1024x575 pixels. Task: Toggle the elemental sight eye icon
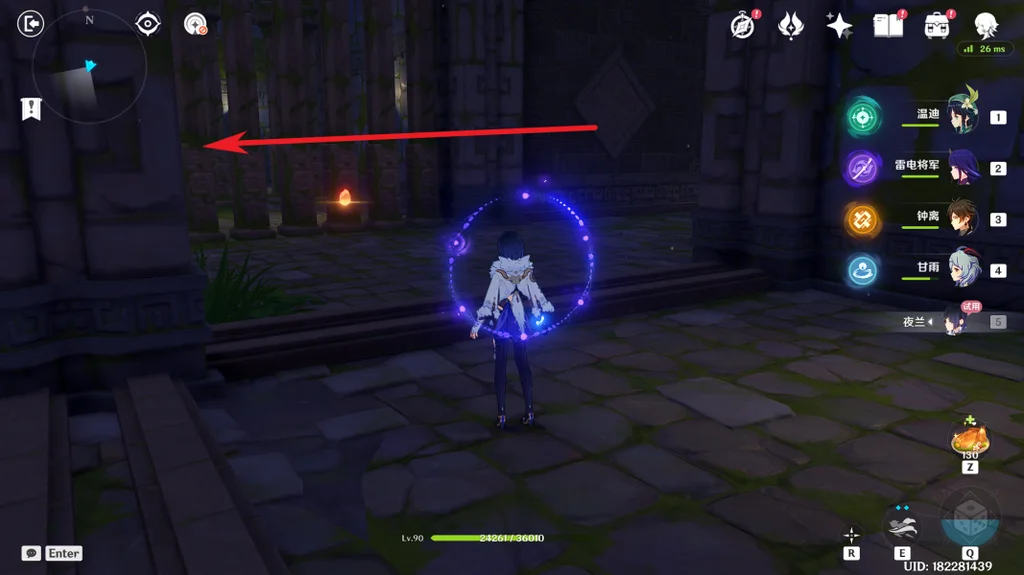click(148, 23)
